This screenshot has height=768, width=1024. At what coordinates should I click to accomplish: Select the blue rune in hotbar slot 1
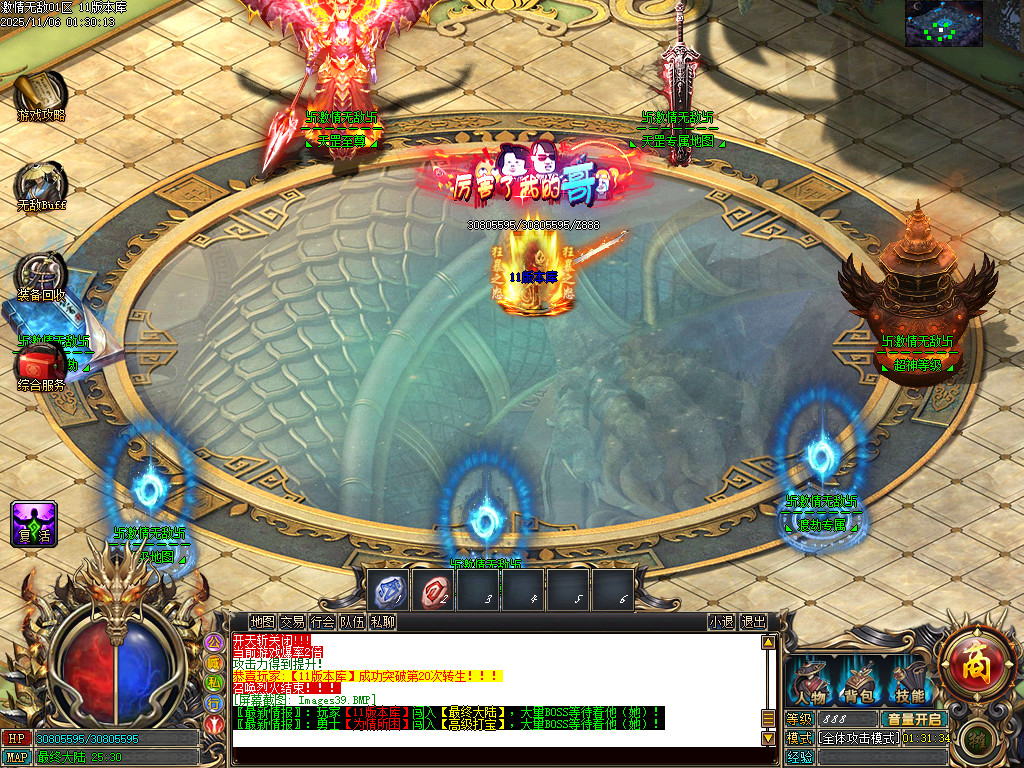(x=389, y=591)
